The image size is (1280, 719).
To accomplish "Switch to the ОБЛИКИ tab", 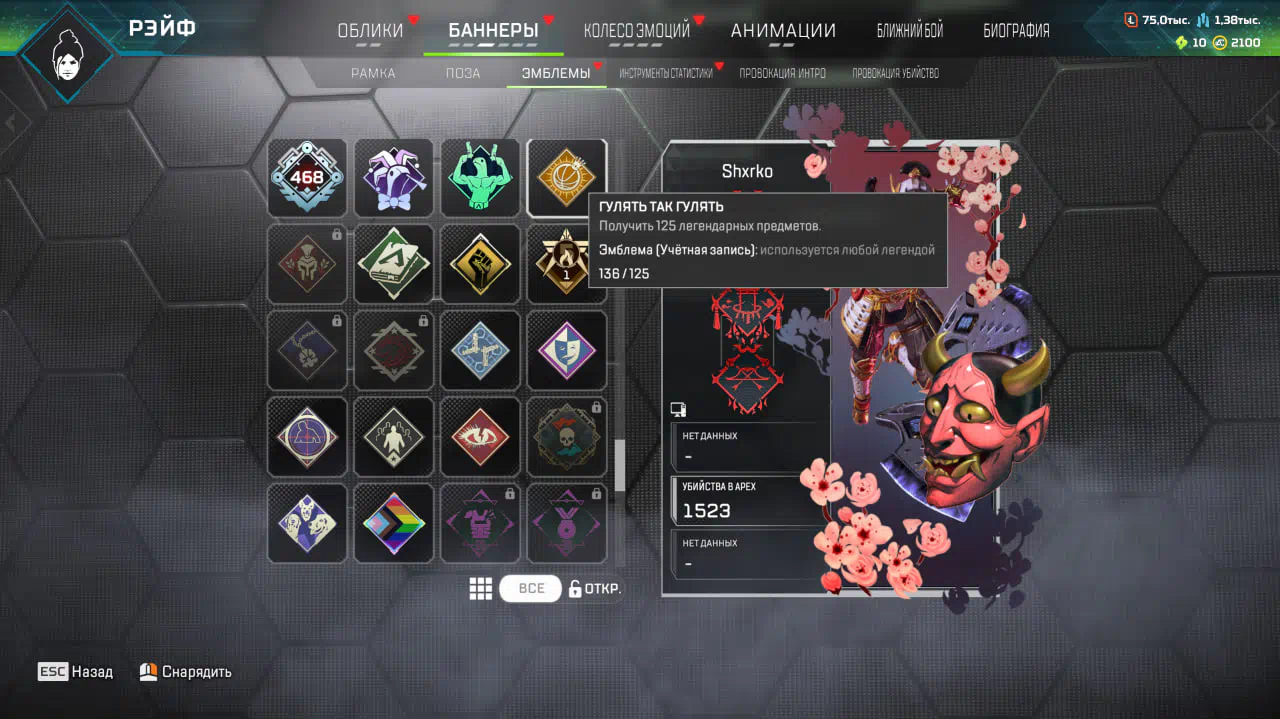I will tap(370, 31).
